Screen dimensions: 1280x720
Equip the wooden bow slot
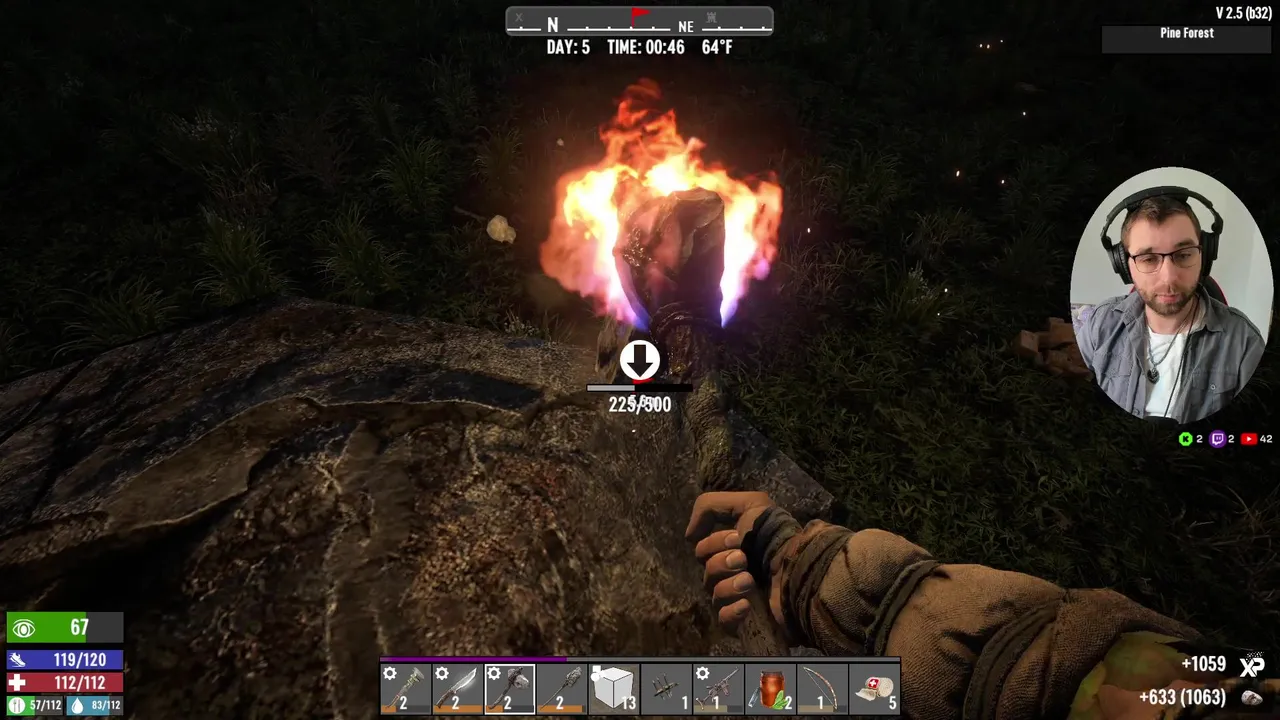[x=822, y=688]
